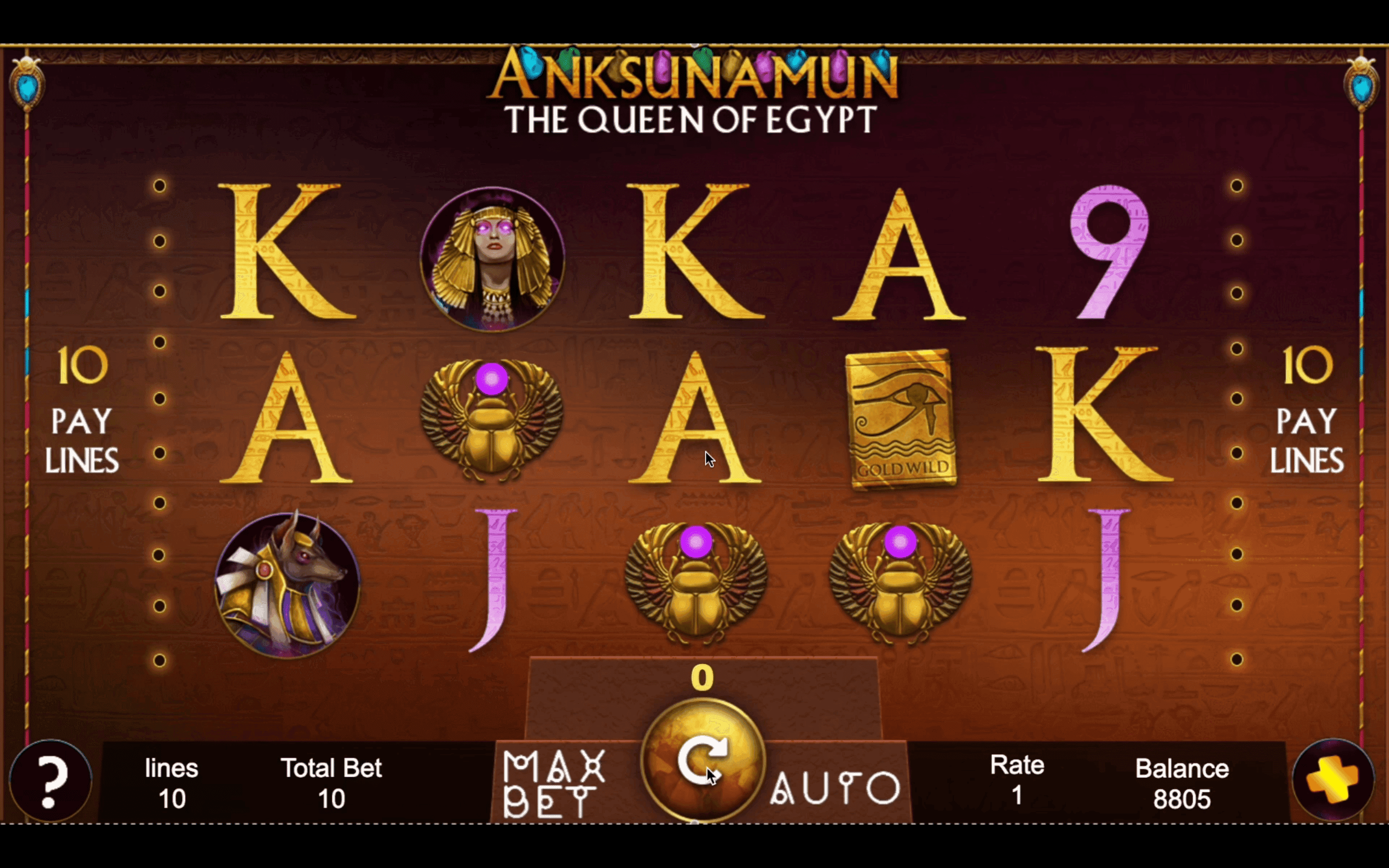Click the golden plus button
The width and height of the screenshot is (1389, 868).
click(x=1333, y=780)
